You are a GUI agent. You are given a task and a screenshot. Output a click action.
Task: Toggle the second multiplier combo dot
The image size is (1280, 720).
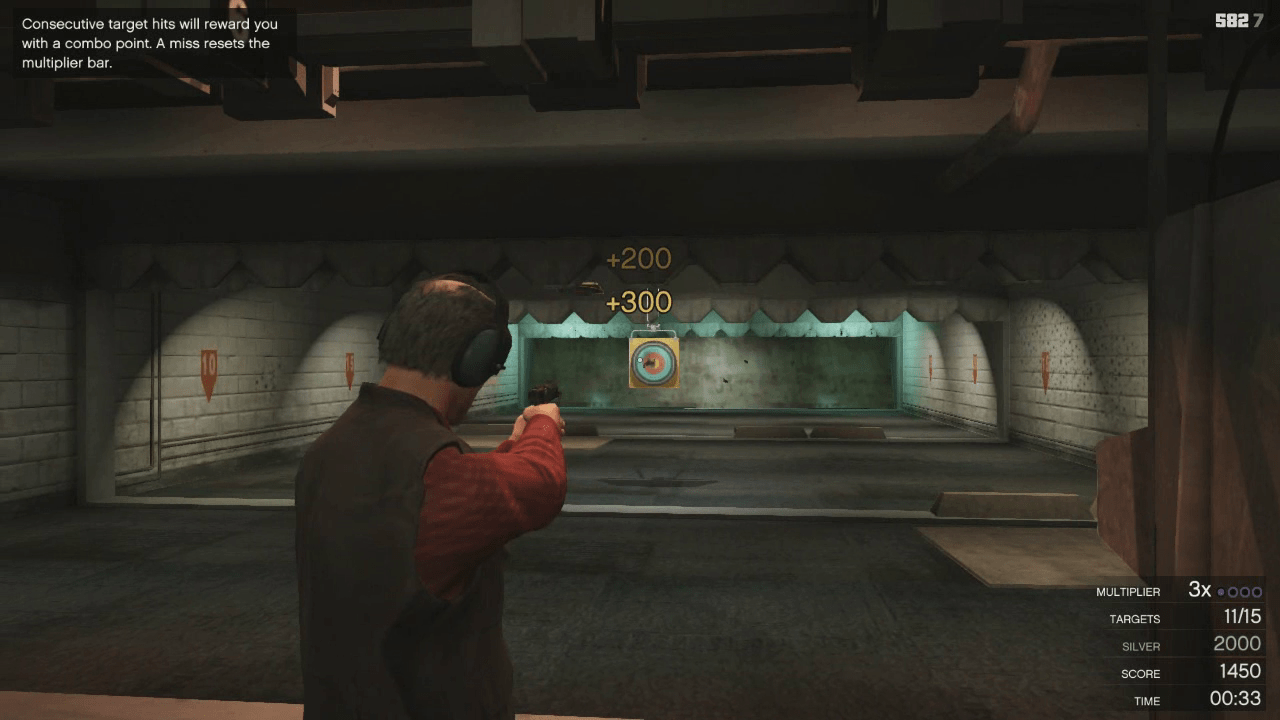click(1234, 592)
